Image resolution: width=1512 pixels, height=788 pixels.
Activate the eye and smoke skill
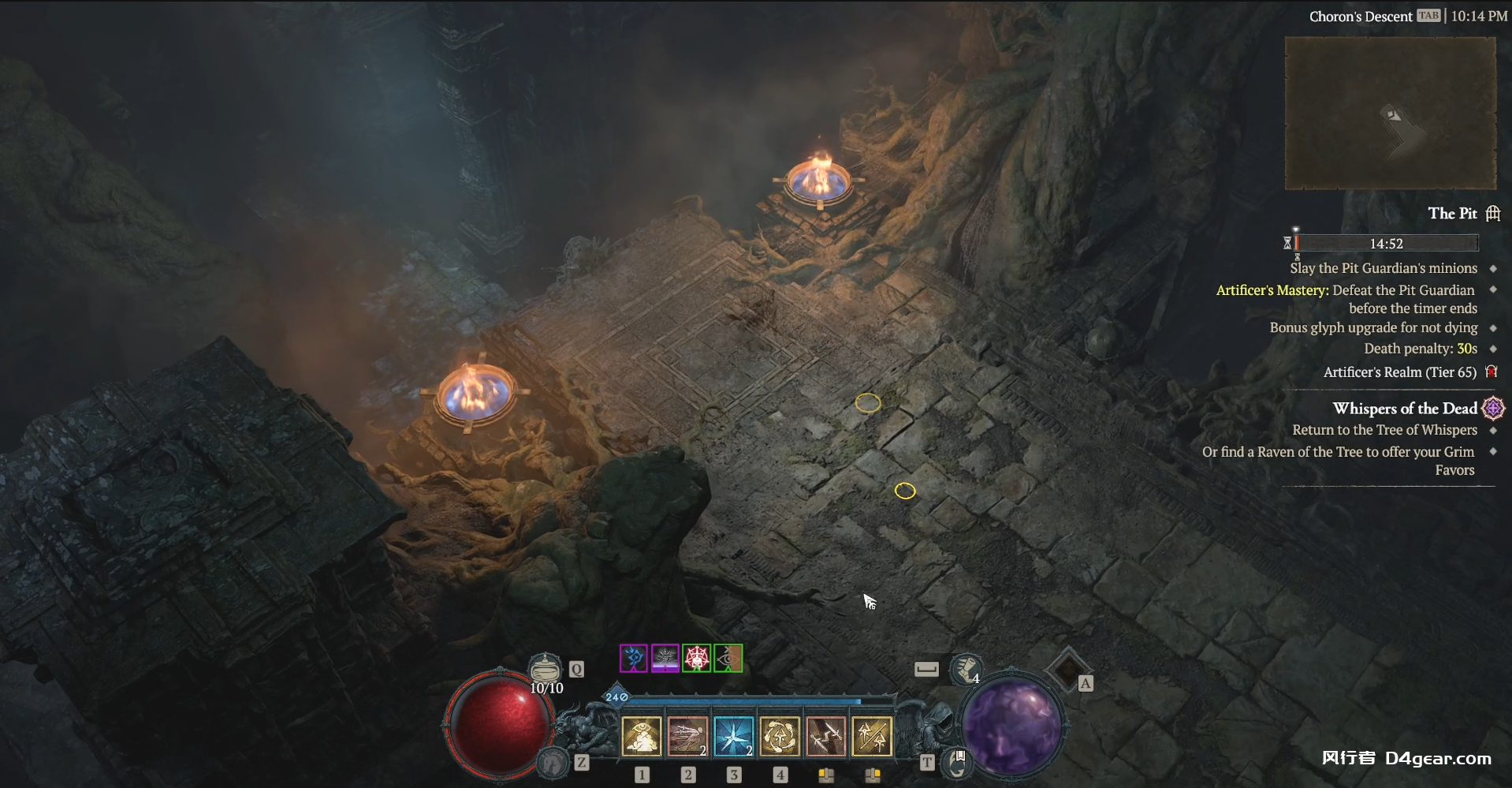point(642,737)
